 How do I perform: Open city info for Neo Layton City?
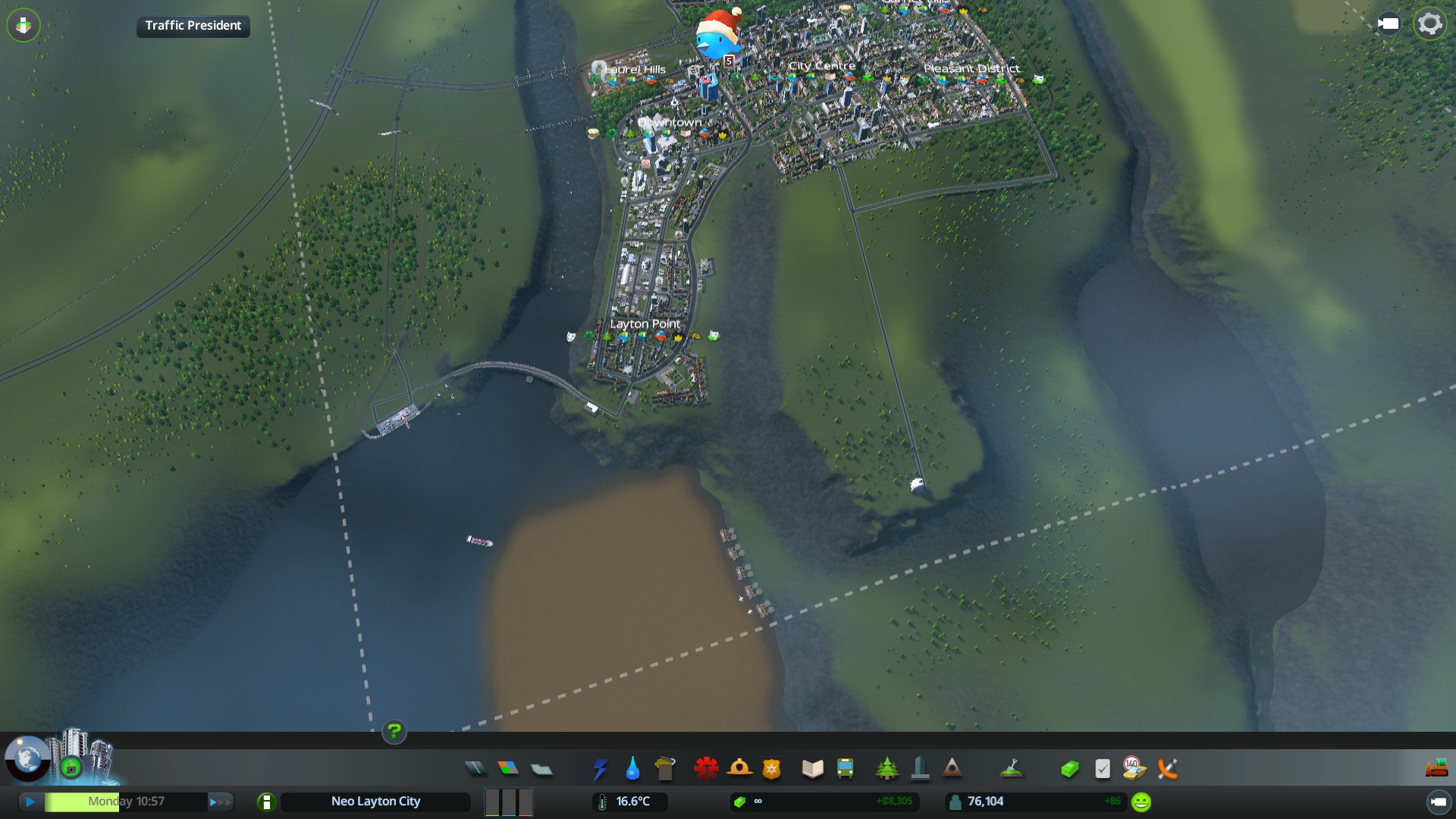pyautogui.click(x=375, y=802)
